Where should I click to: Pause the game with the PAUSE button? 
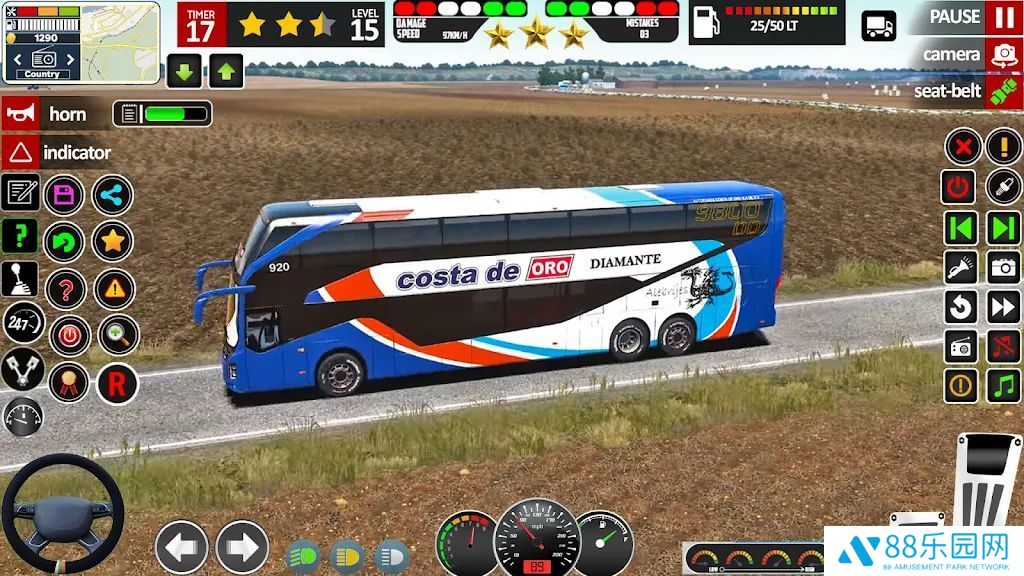1003,17
